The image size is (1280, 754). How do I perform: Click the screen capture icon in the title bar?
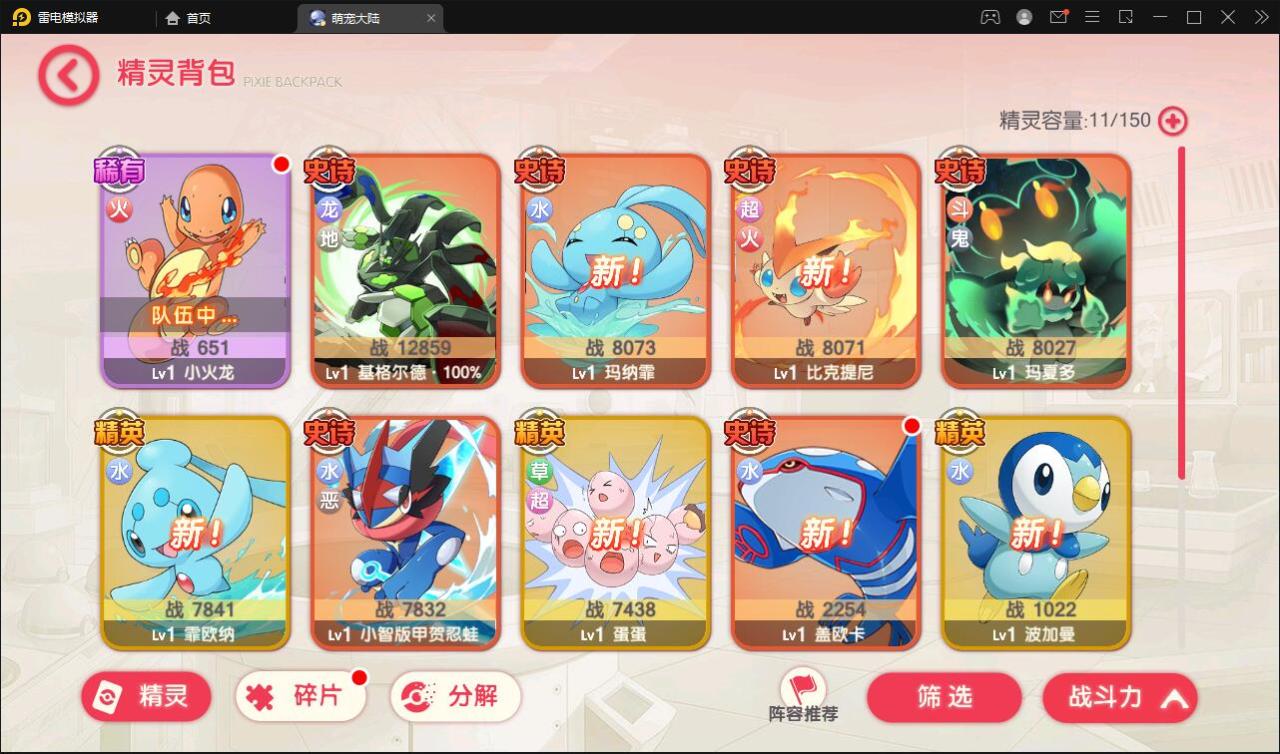[1127, 17]
